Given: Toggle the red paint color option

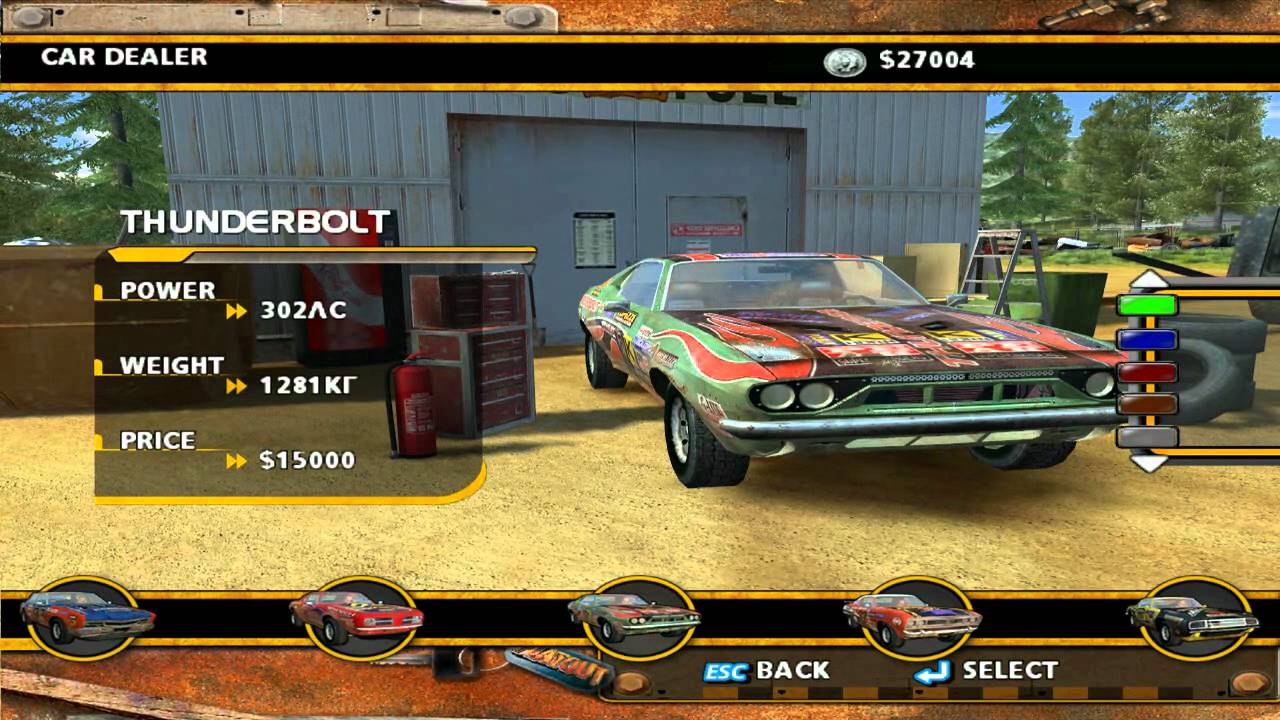Looking at the screenshot, I should (x=1147, y=372).
